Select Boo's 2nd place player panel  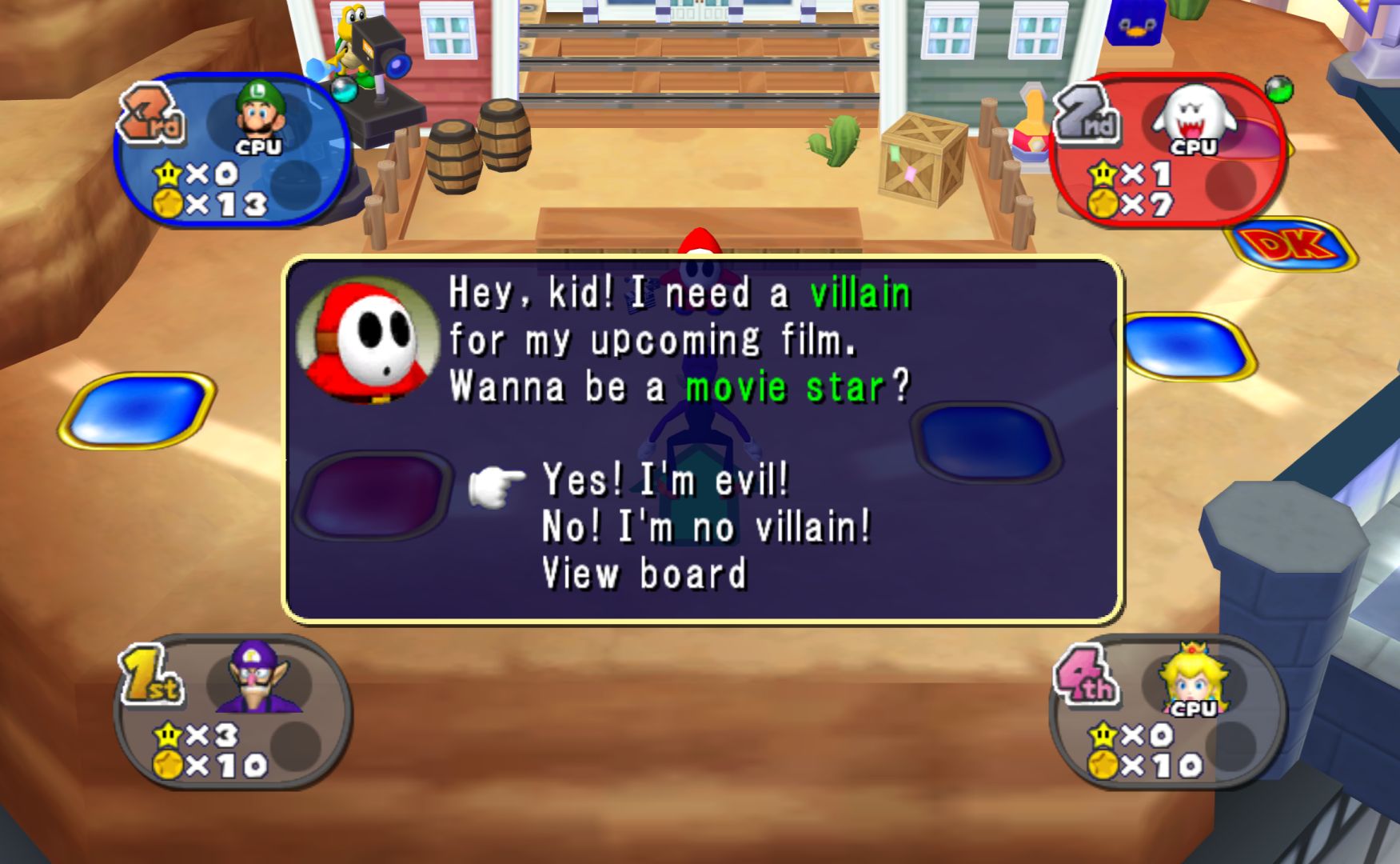point(1169,150)
